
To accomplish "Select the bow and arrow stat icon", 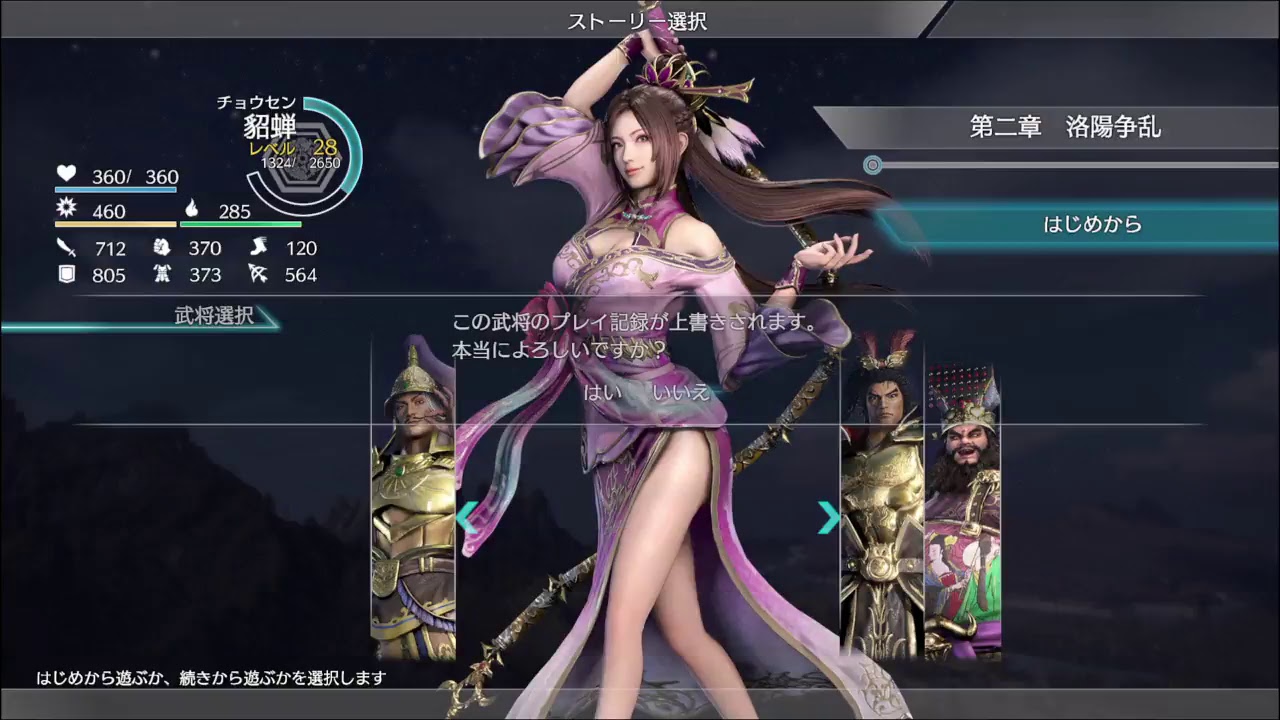I will [x=259, y=275].
